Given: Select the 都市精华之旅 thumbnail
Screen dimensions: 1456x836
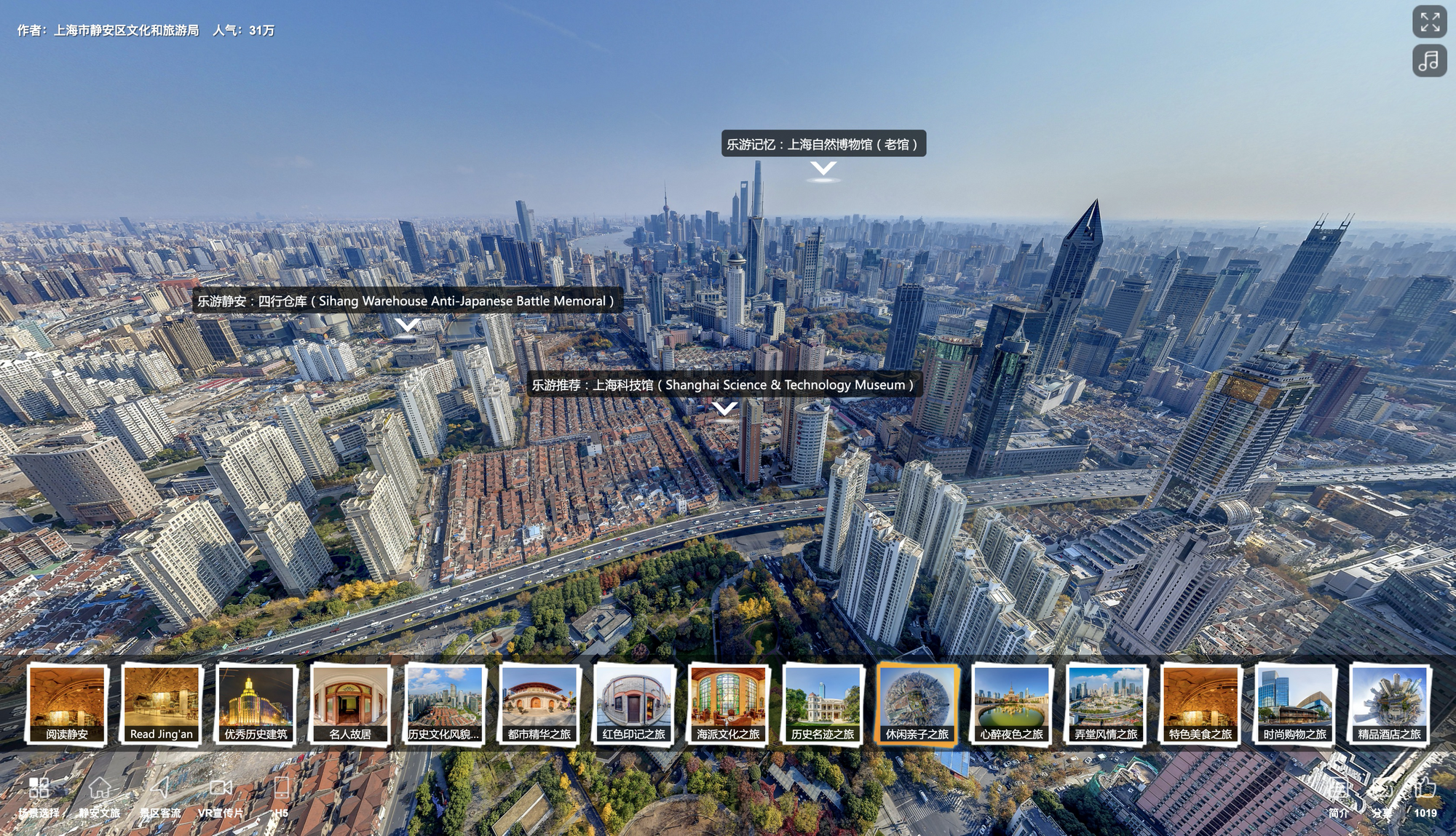Looking at the screenshot, I should pyautogui.click(x=539, y=704).
